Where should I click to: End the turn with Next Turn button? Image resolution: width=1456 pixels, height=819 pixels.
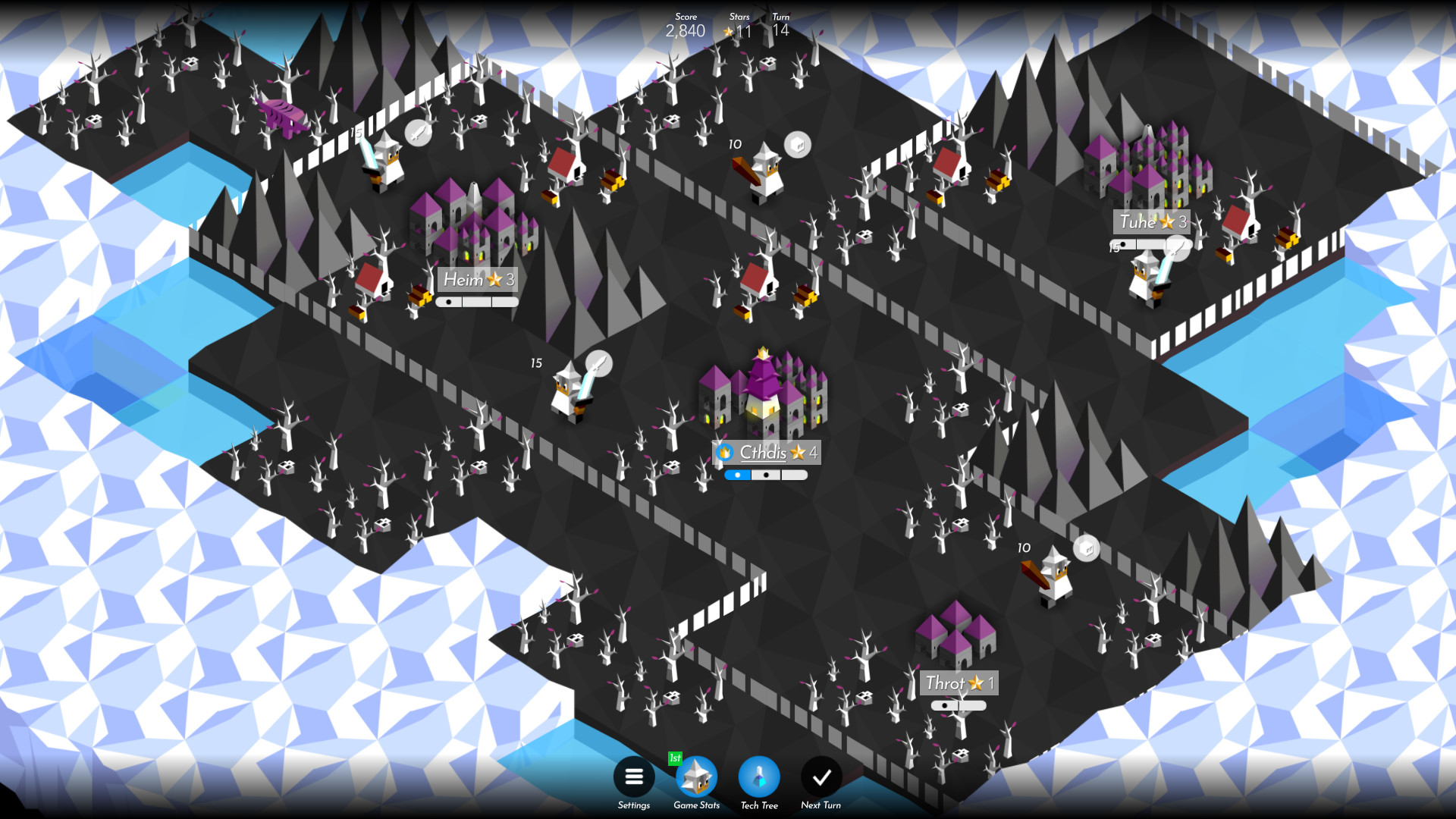pos(820,777)
